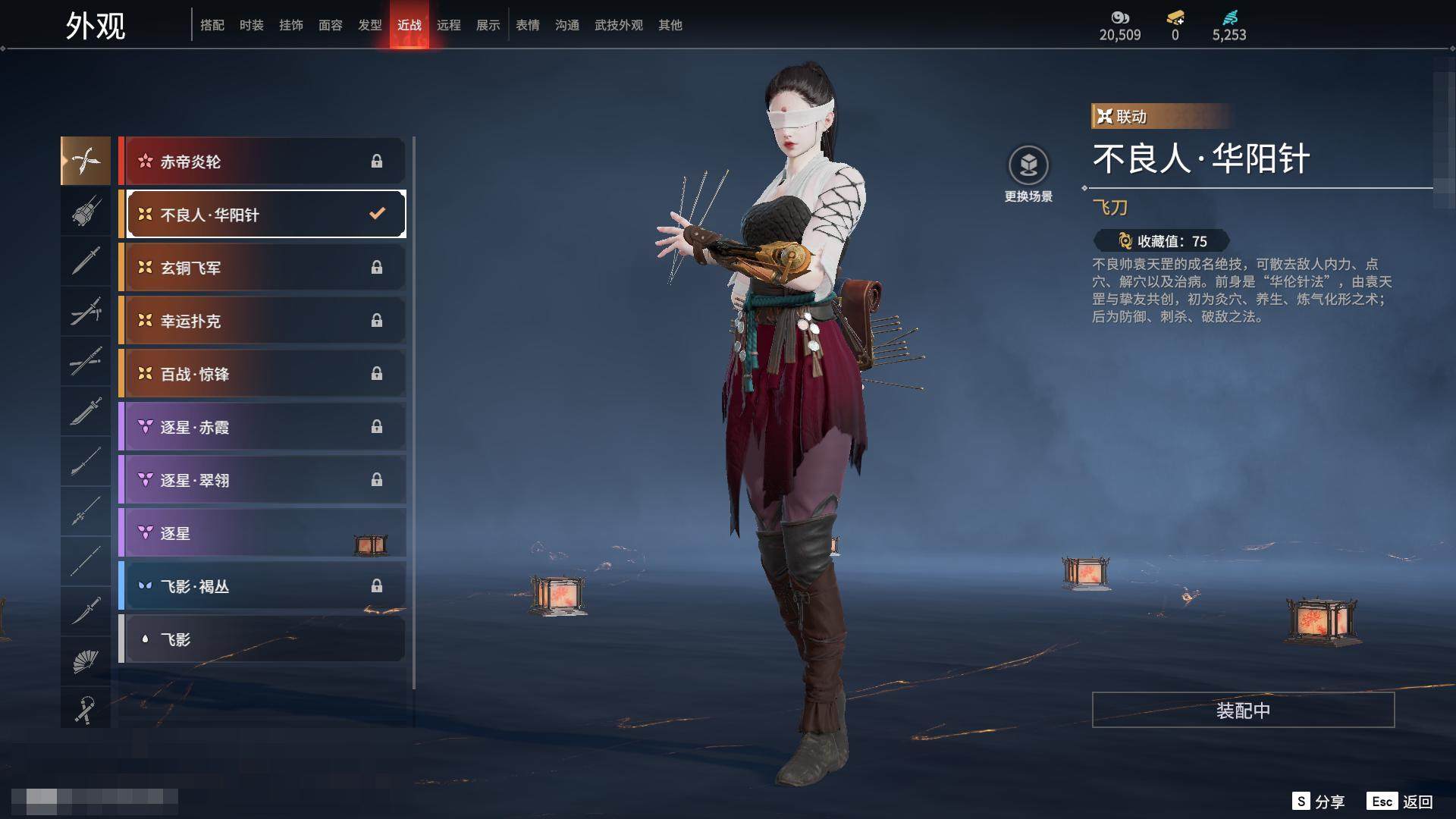Screen dimensions: 1456x819
Task: Show the 武技外观 tab
Action: tap(618, 26)
